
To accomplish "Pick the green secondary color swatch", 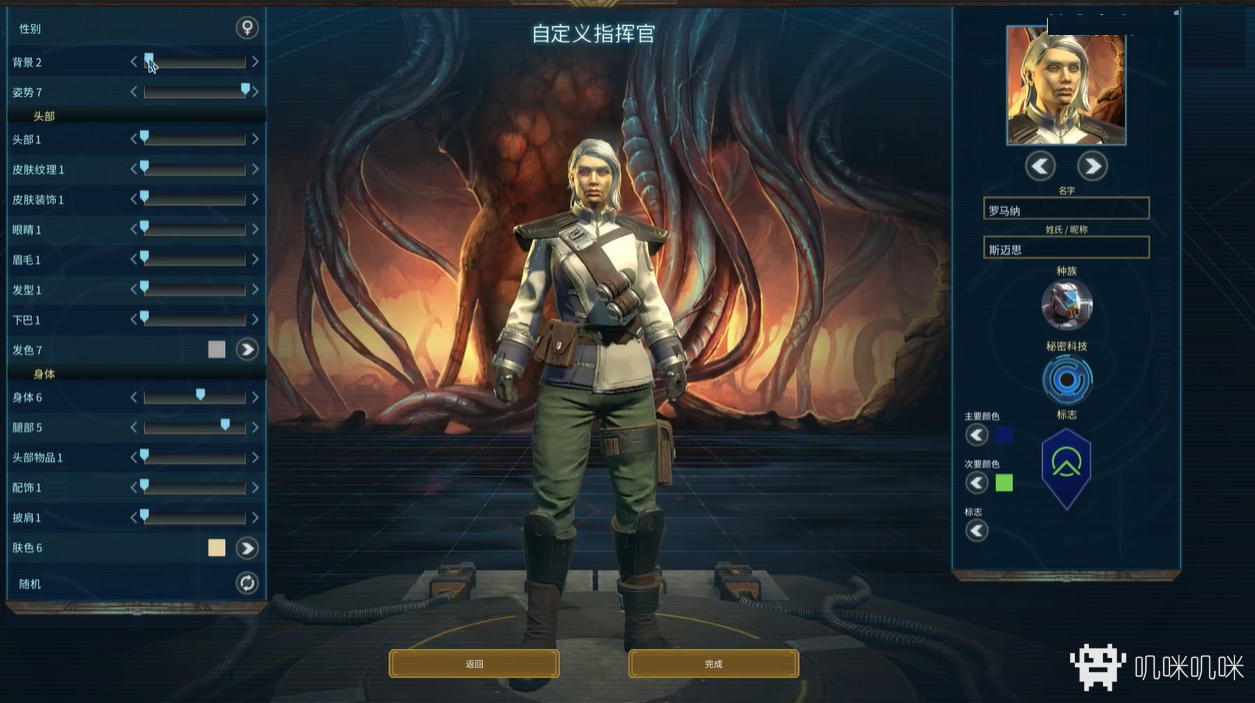I will click(1004, 483).
